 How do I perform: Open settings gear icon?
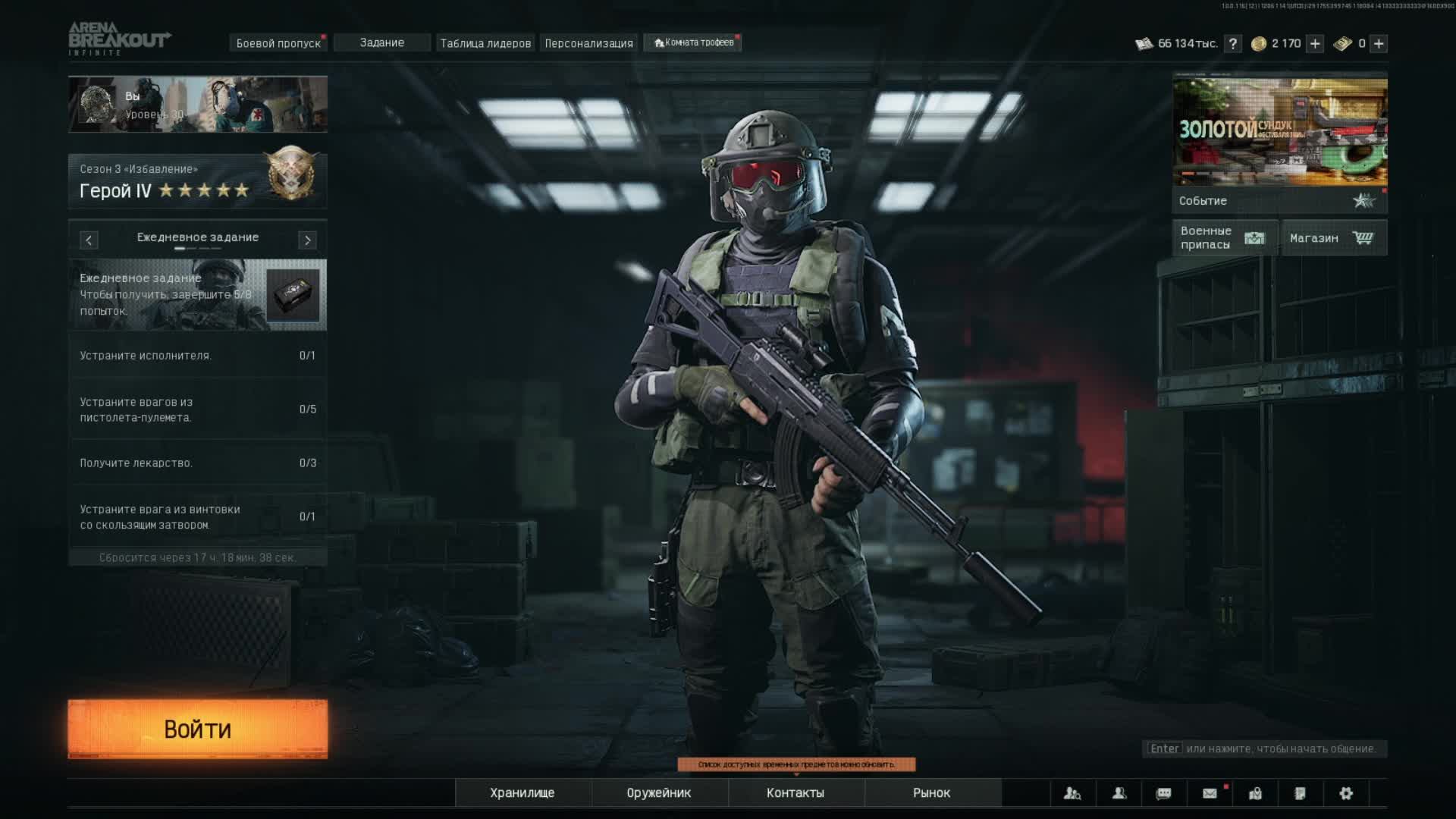(1346, 793)
